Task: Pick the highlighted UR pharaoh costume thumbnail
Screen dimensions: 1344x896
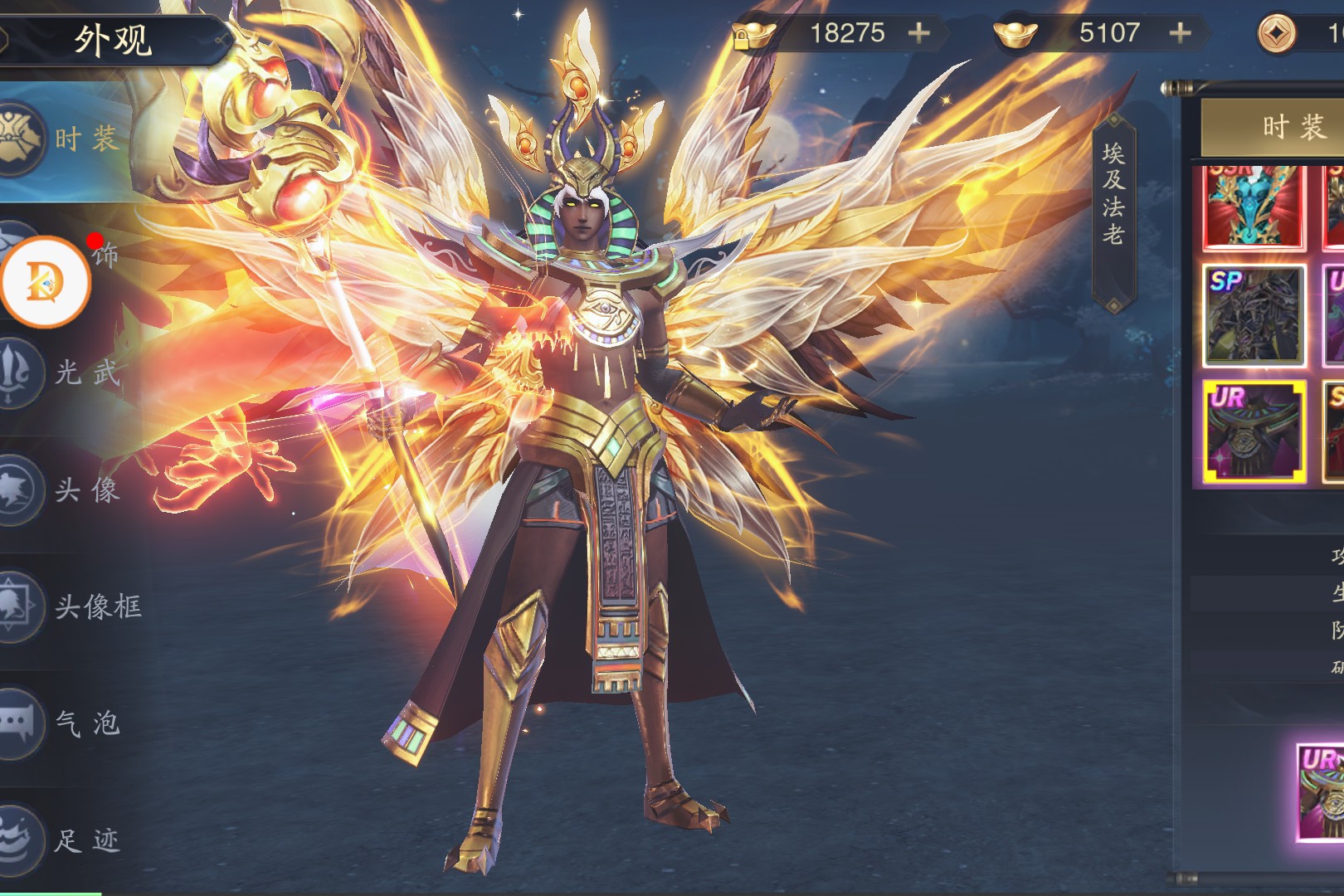Action: pyautogui.click(x=1254, y=431)
